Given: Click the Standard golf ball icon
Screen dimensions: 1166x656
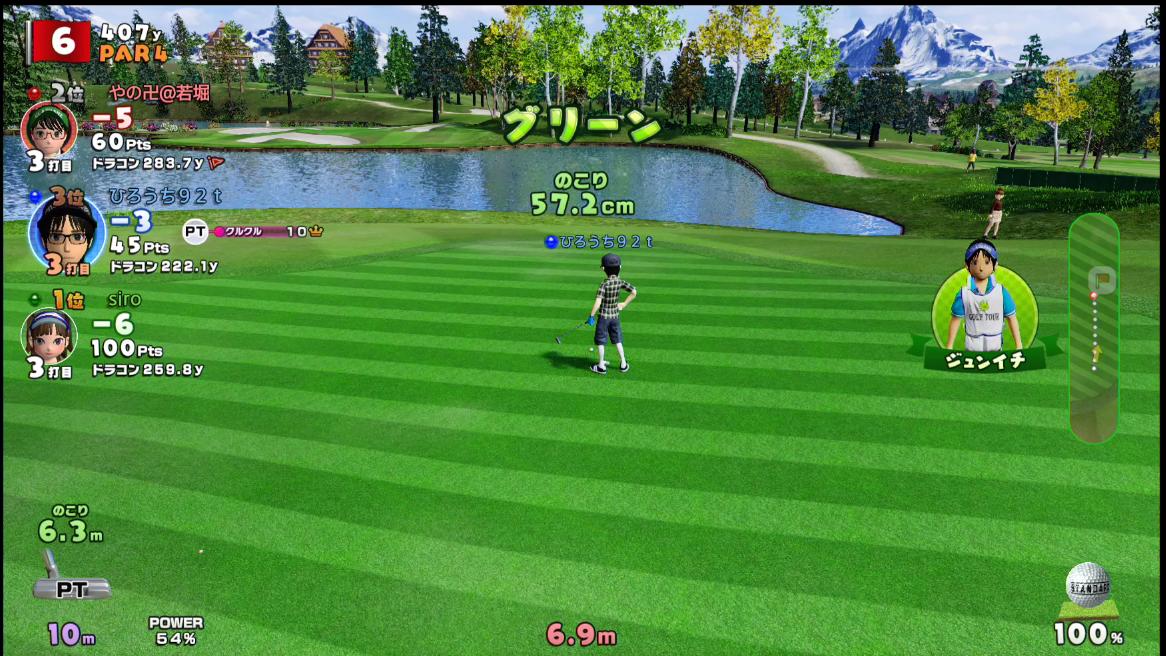Looking at the screenshot, I should coord(1088,586).
